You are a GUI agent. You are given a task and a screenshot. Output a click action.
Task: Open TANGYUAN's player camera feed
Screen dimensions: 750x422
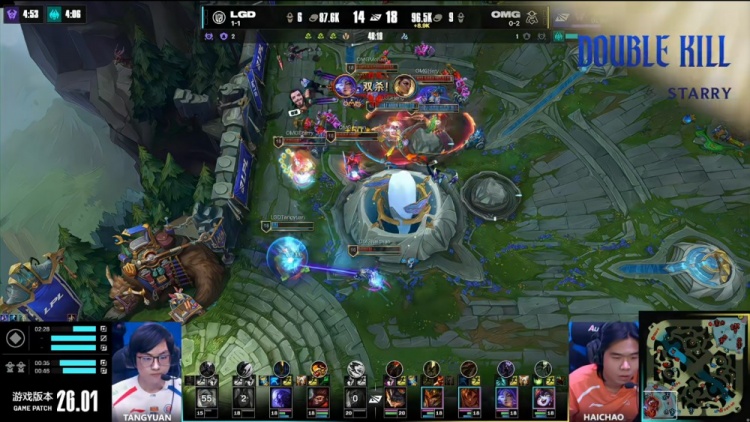146,366
